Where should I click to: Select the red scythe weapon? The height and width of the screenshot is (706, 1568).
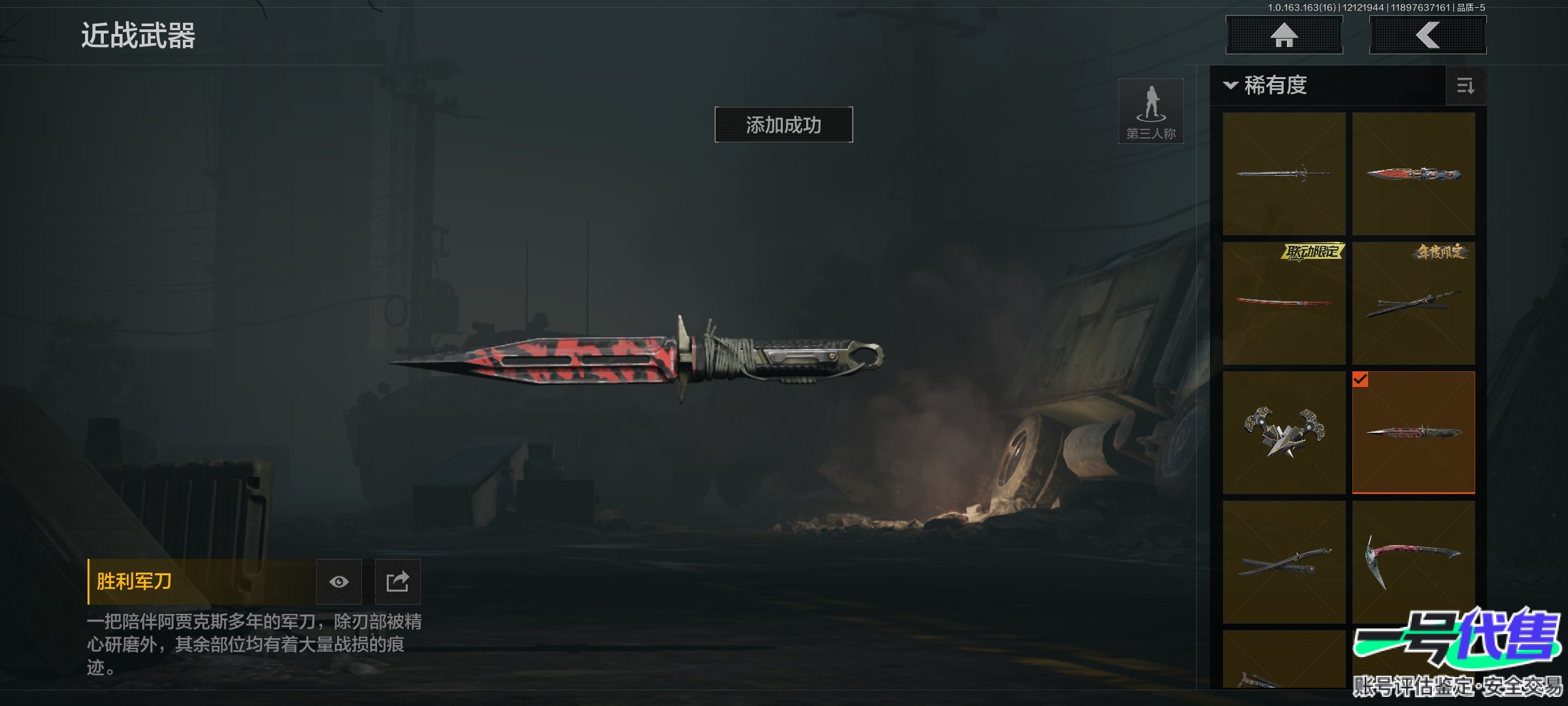tap(1413, 562)
